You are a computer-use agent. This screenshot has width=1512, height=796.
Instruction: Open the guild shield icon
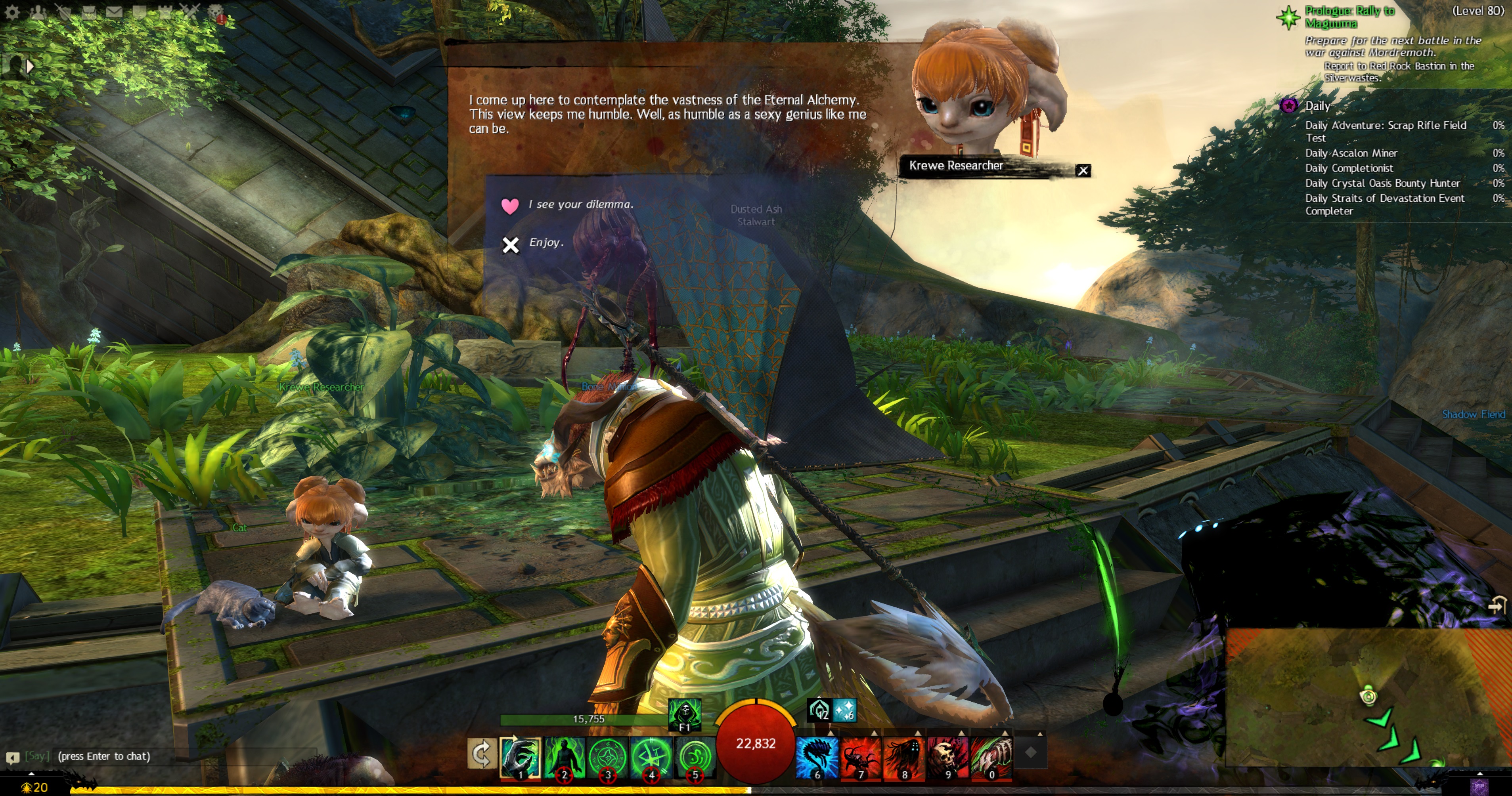[140, 11]
